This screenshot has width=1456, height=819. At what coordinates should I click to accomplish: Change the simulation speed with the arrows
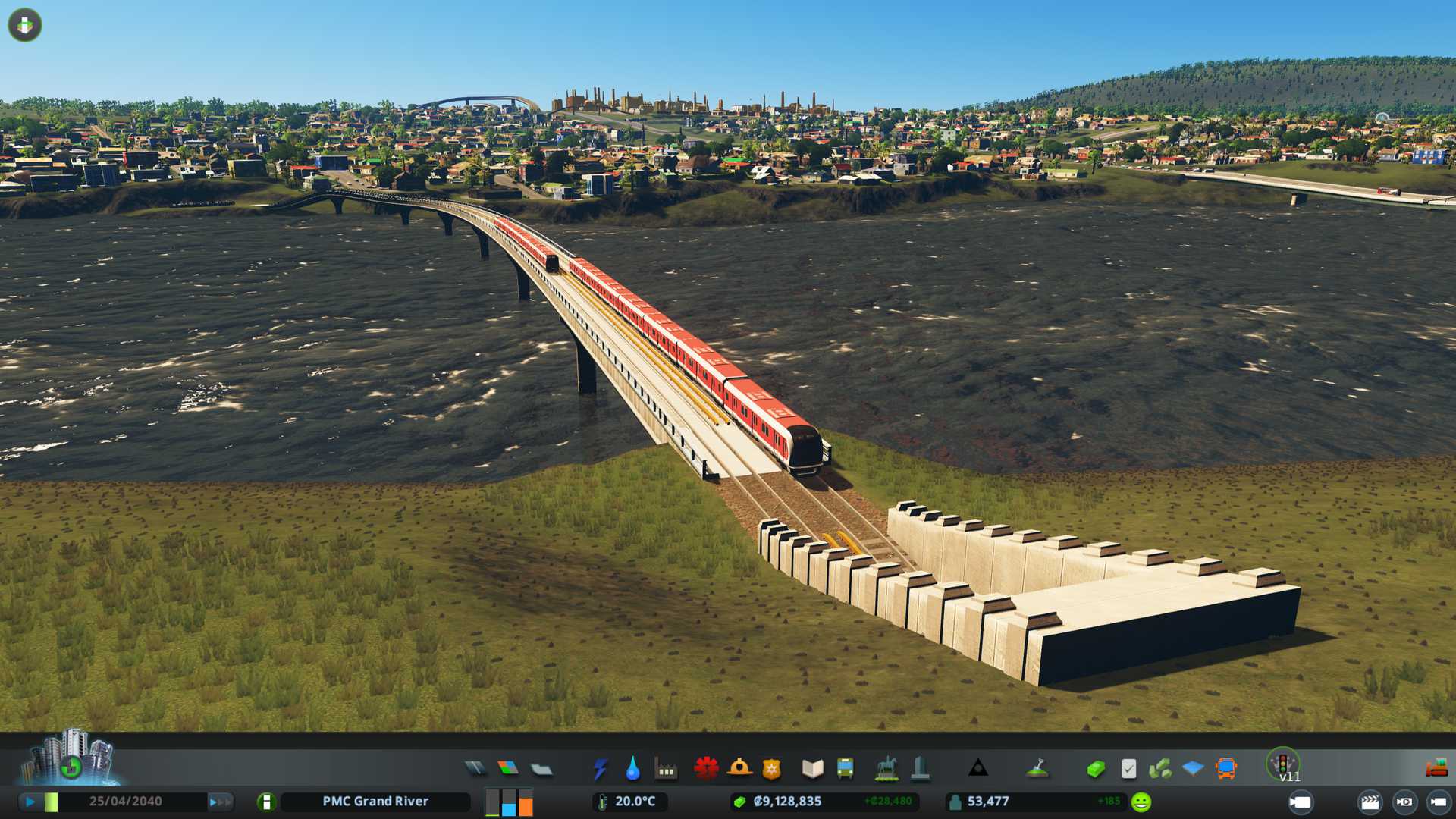(220, 802)
